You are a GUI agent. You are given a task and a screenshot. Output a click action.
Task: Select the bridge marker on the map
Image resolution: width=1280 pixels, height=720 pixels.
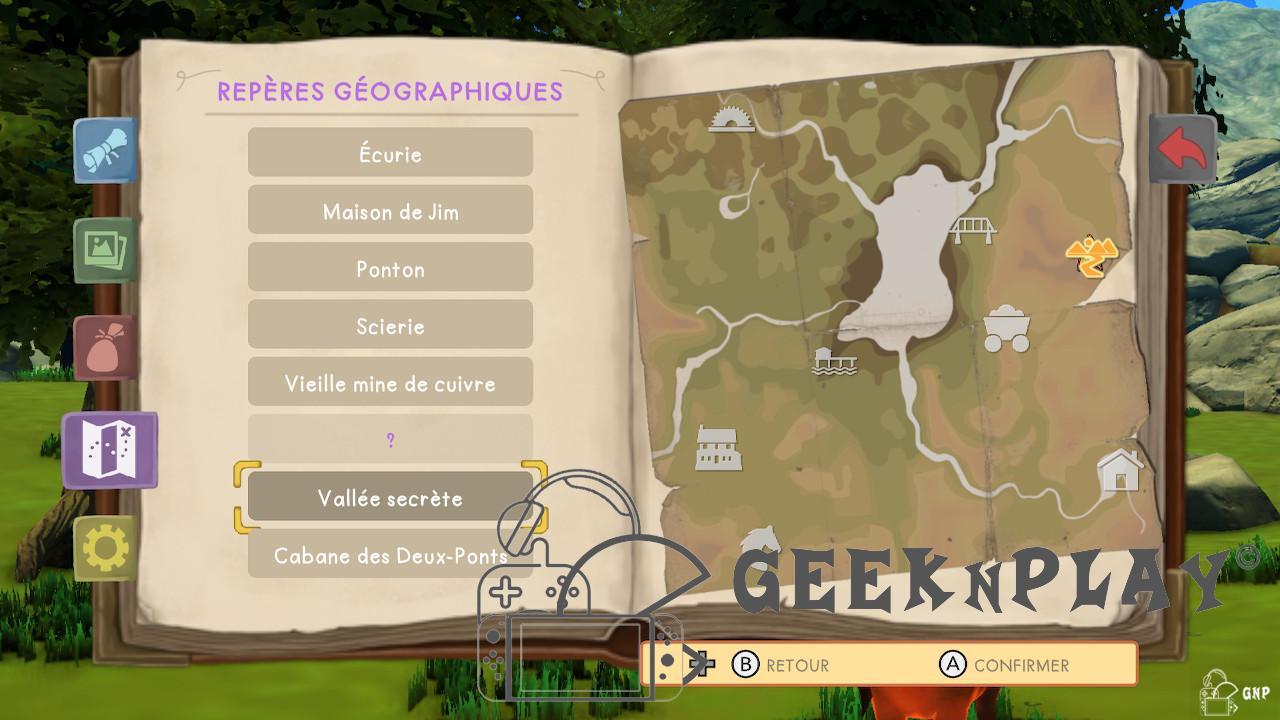coord(972,230)
